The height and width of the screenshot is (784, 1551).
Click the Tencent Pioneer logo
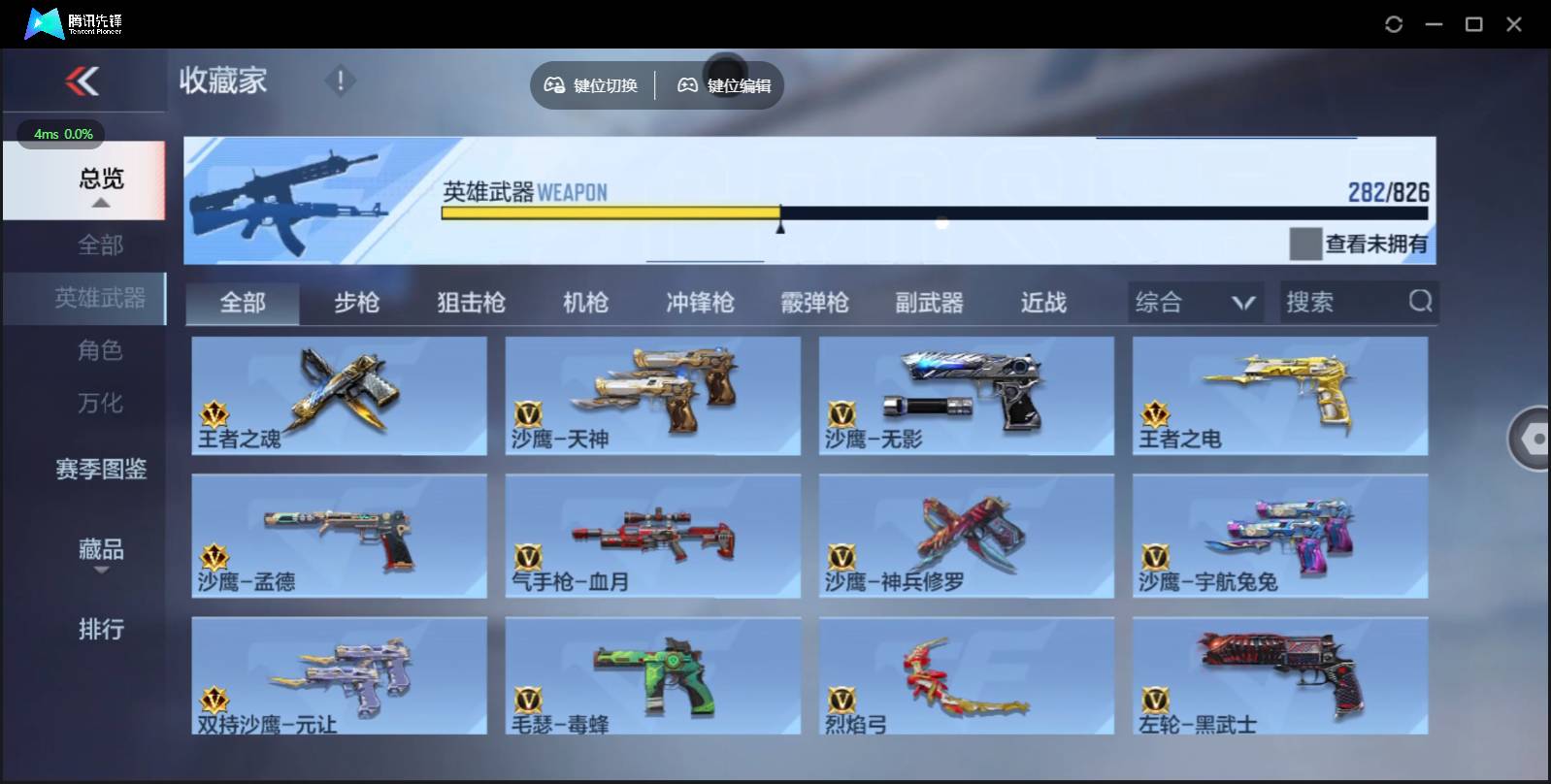click(42, 23)
